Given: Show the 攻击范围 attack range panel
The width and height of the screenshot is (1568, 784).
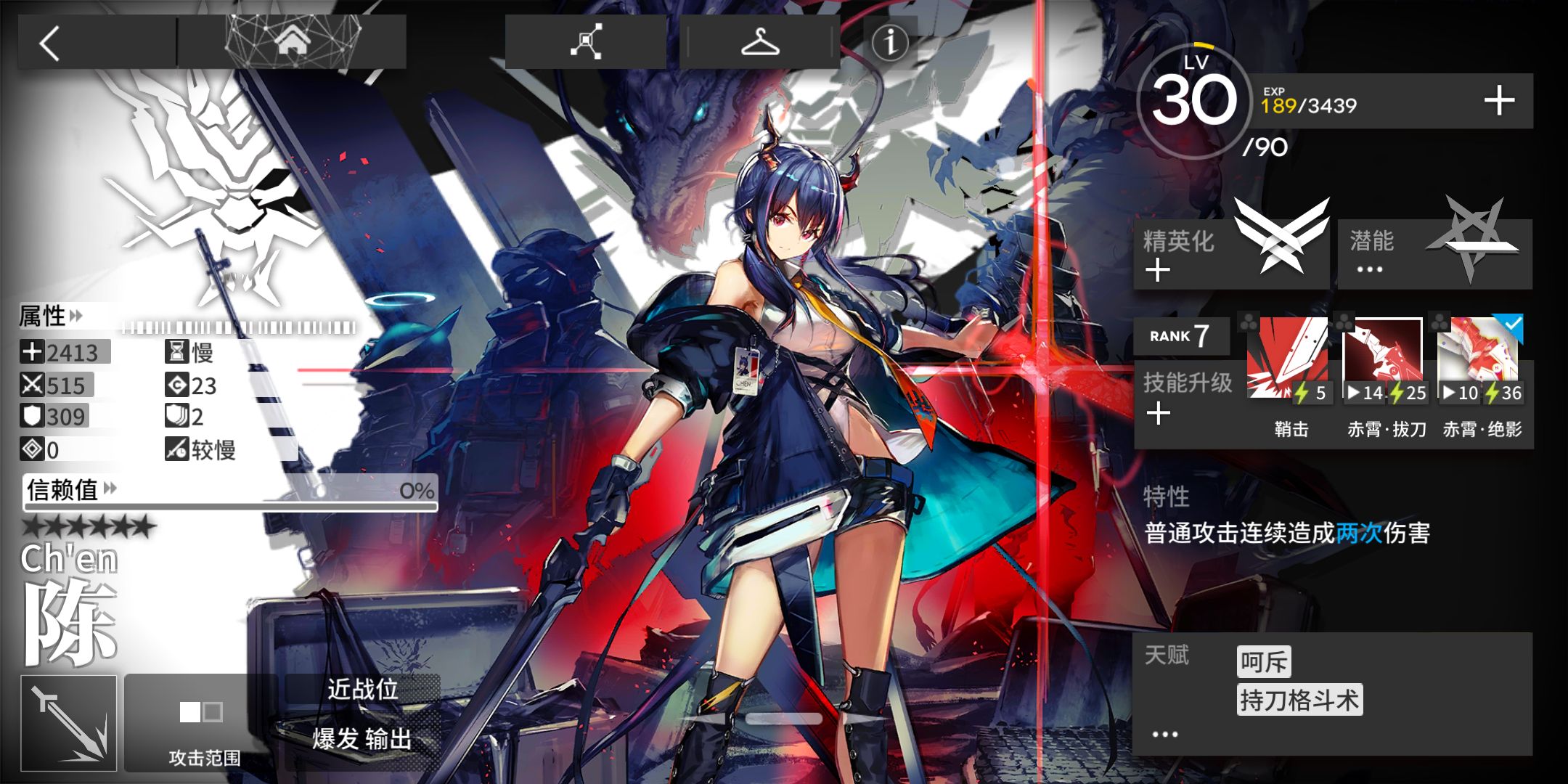Looking at the screenshot, I should coord(203,724).
